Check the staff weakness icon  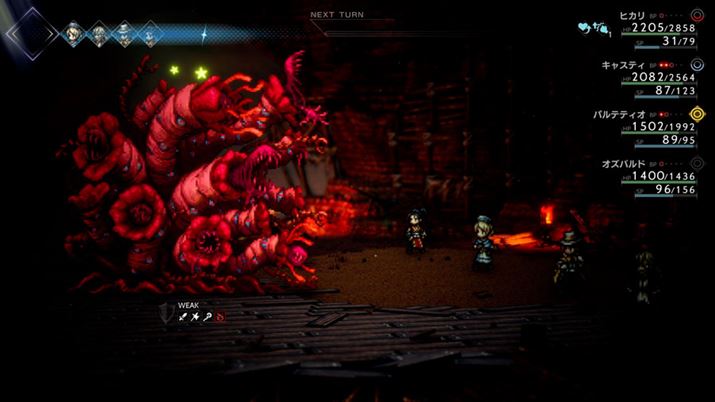point(207,316)
